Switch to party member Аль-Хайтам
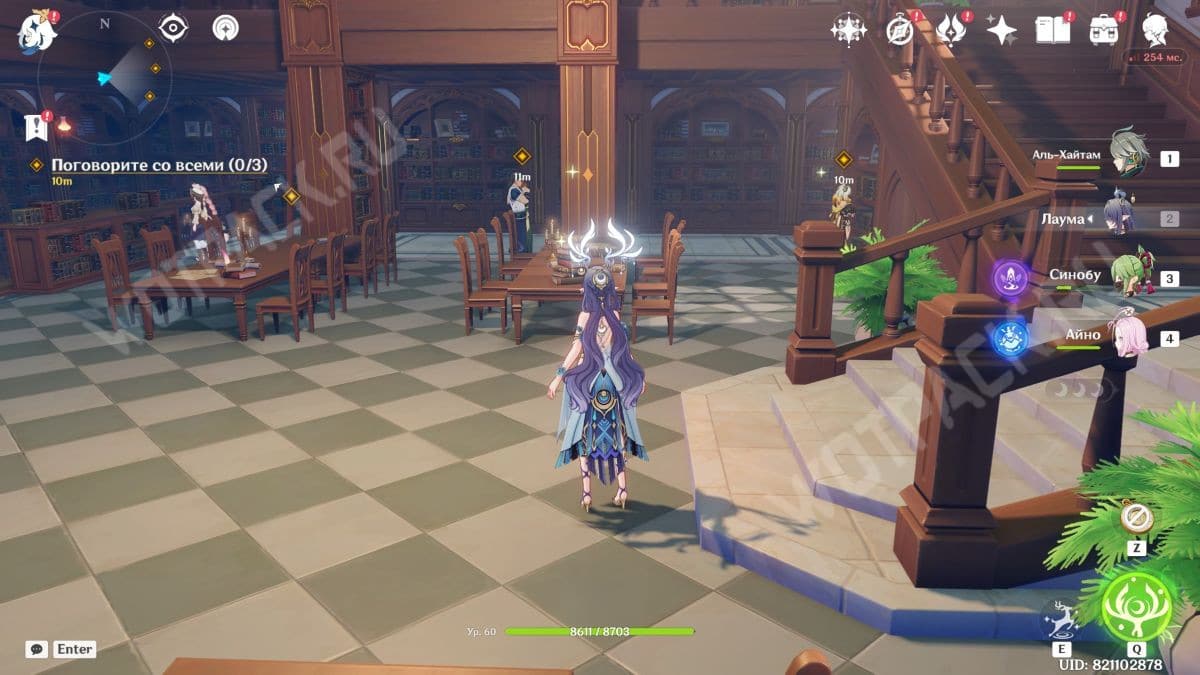The image size is (1200, 675). [x=1128, y=156]
